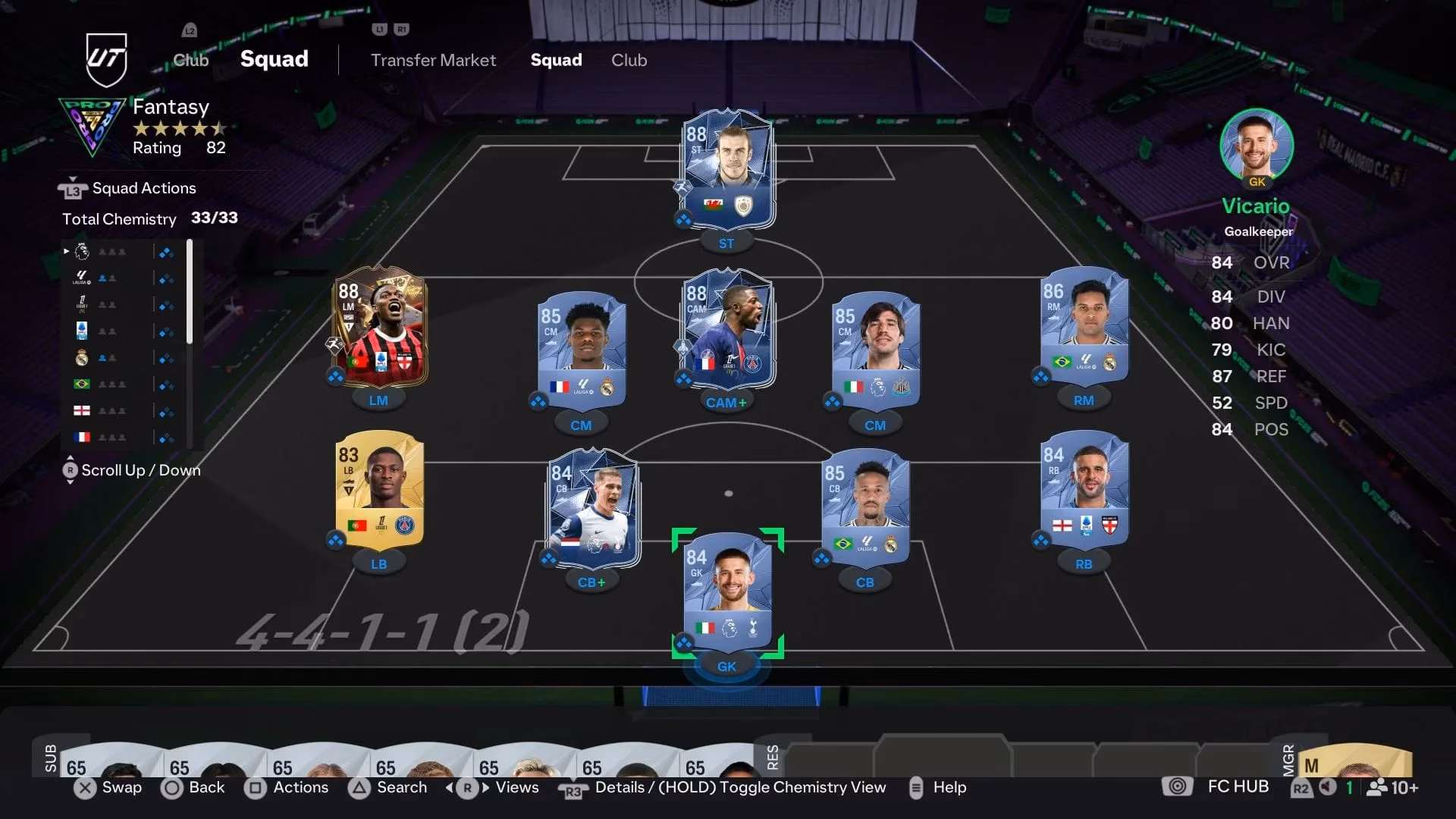1456x819 pixels.
Task: Click the England flag chemistry entry
Action: (x=83, y=410)
